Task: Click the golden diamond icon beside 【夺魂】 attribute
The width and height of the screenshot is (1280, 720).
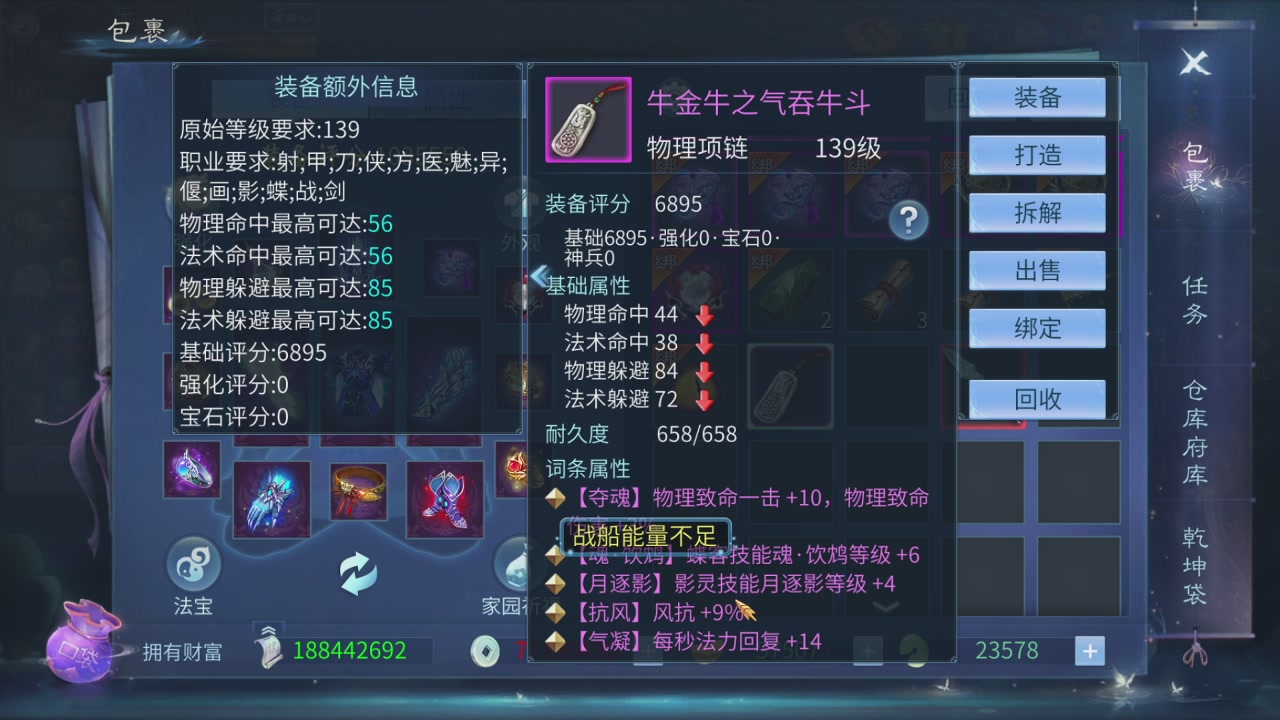Action: [x=556, y=497]
